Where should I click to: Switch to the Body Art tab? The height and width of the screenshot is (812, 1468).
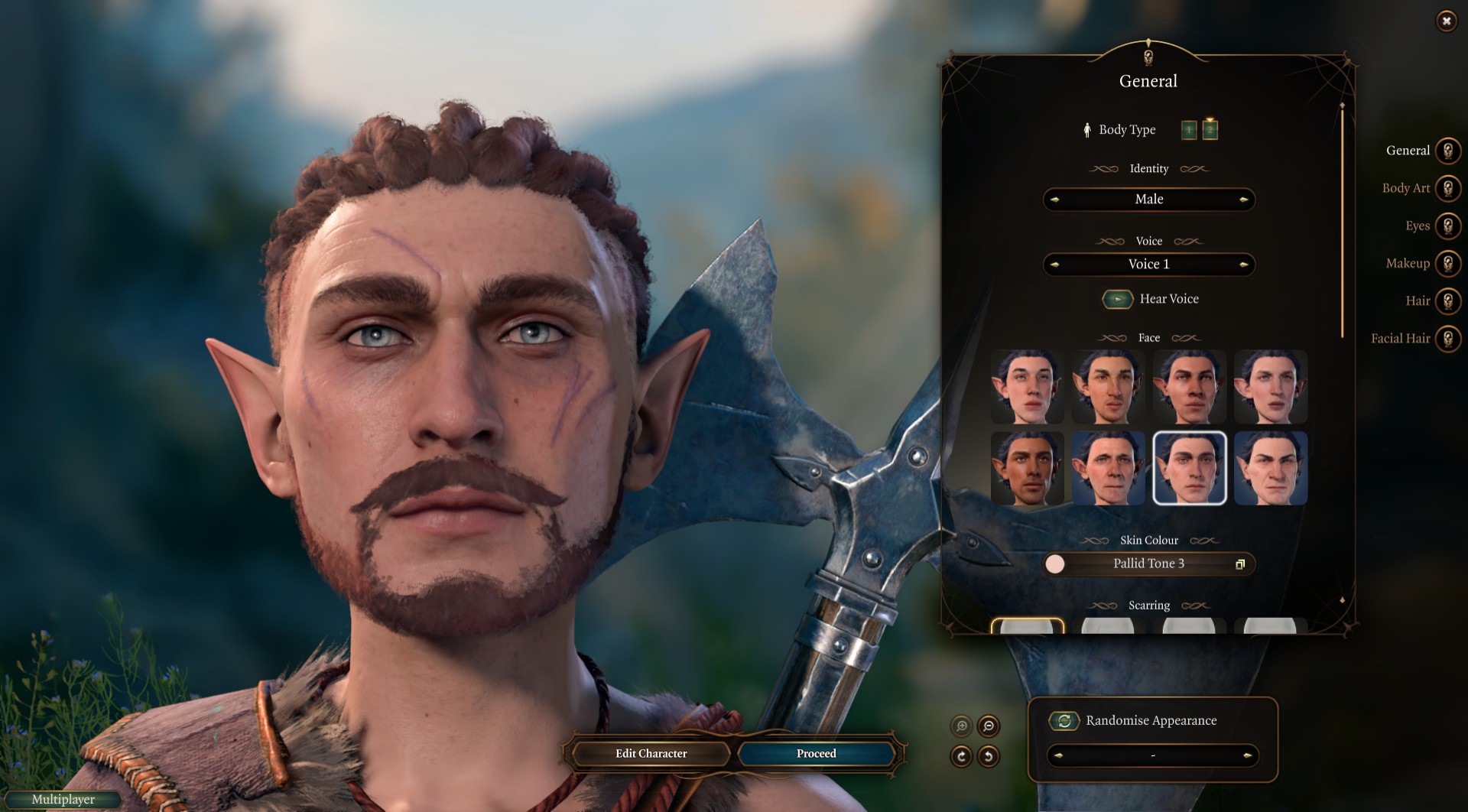1447,188
